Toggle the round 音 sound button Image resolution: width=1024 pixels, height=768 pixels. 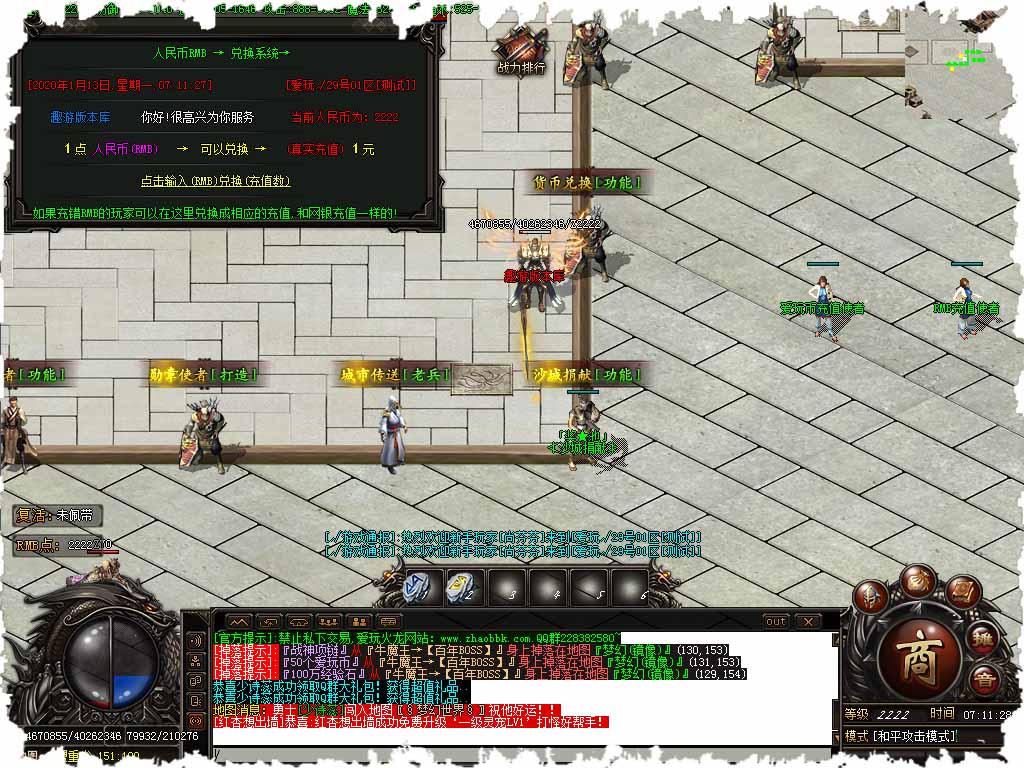tap(984, 681)
